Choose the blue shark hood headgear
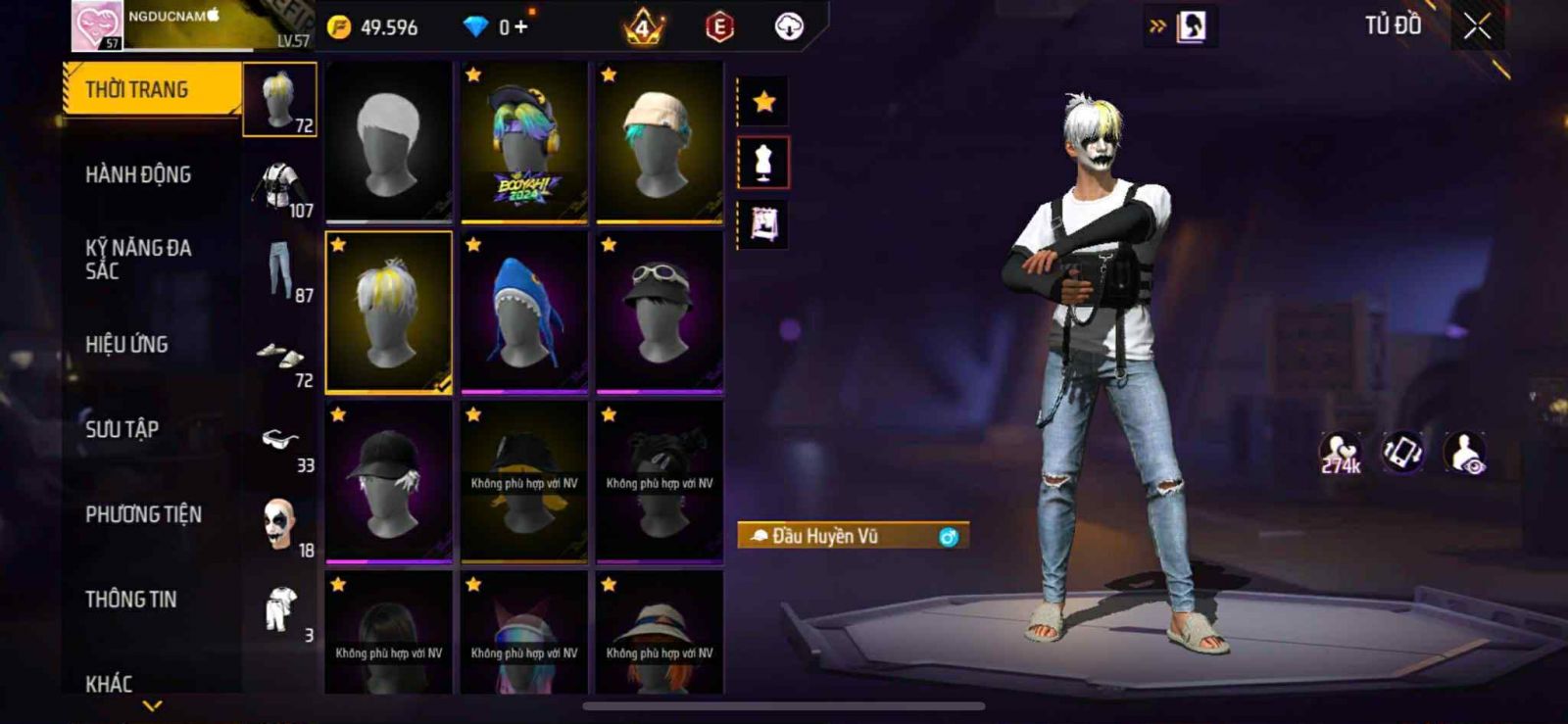 pyautogui.click(x=524, y=312)
